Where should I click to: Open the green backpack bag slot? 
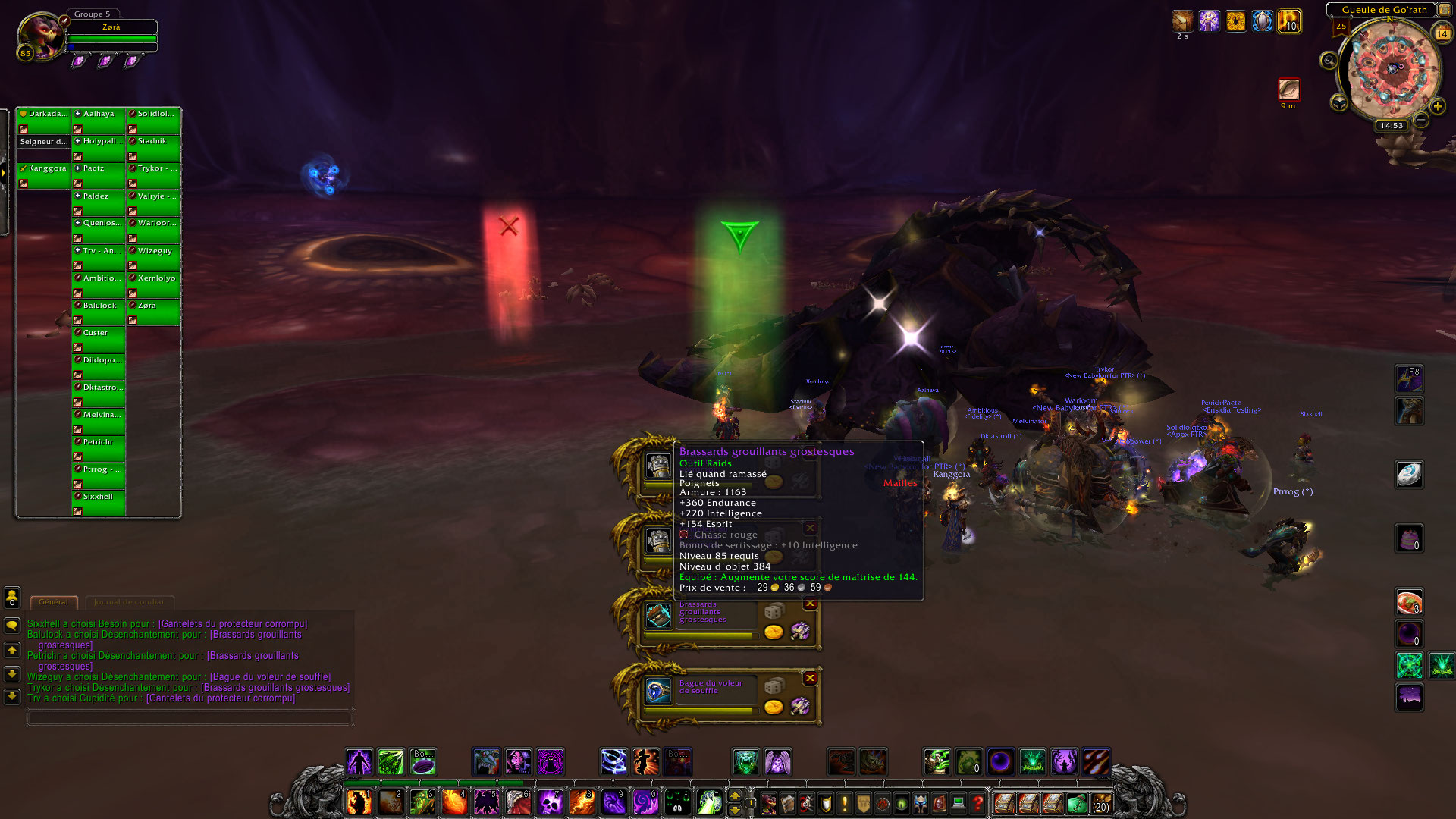[1076, 803]
